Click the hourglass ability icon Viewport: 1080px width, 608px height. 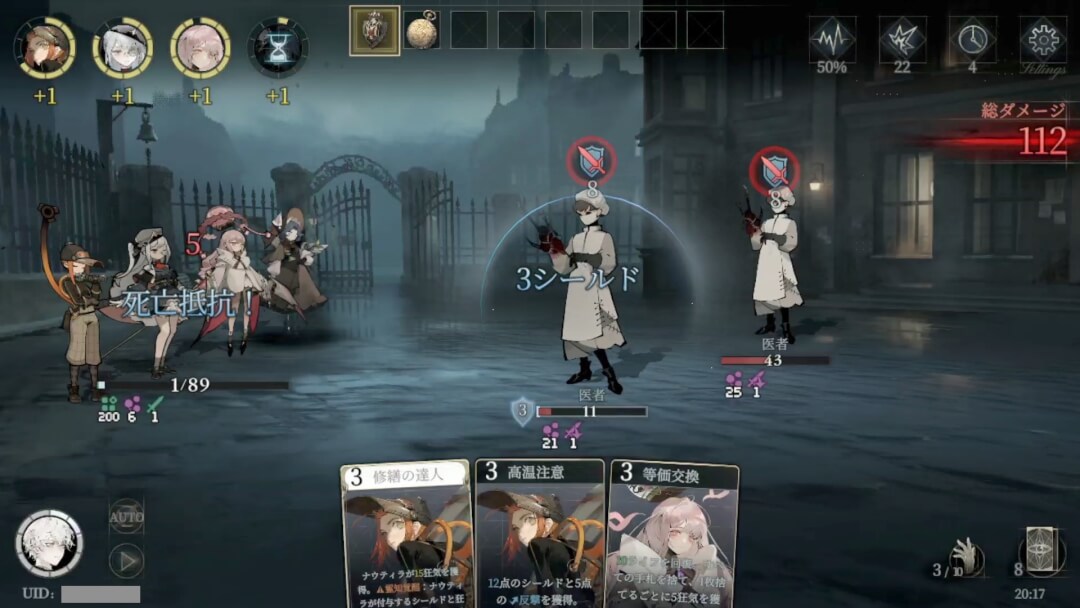coord(278,47)
